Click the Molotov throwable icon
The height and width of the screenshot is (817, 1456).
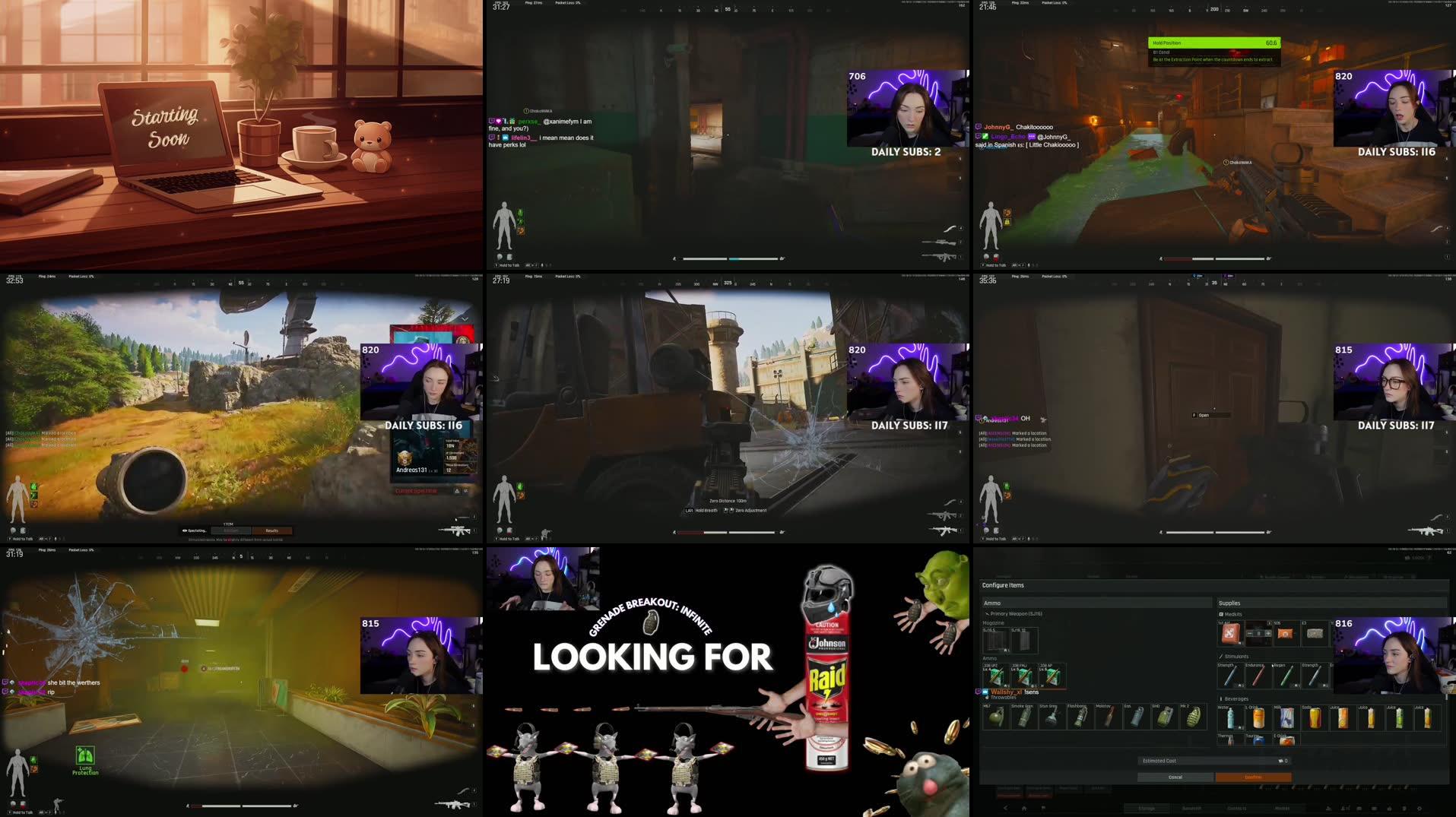click(1108, 716)
